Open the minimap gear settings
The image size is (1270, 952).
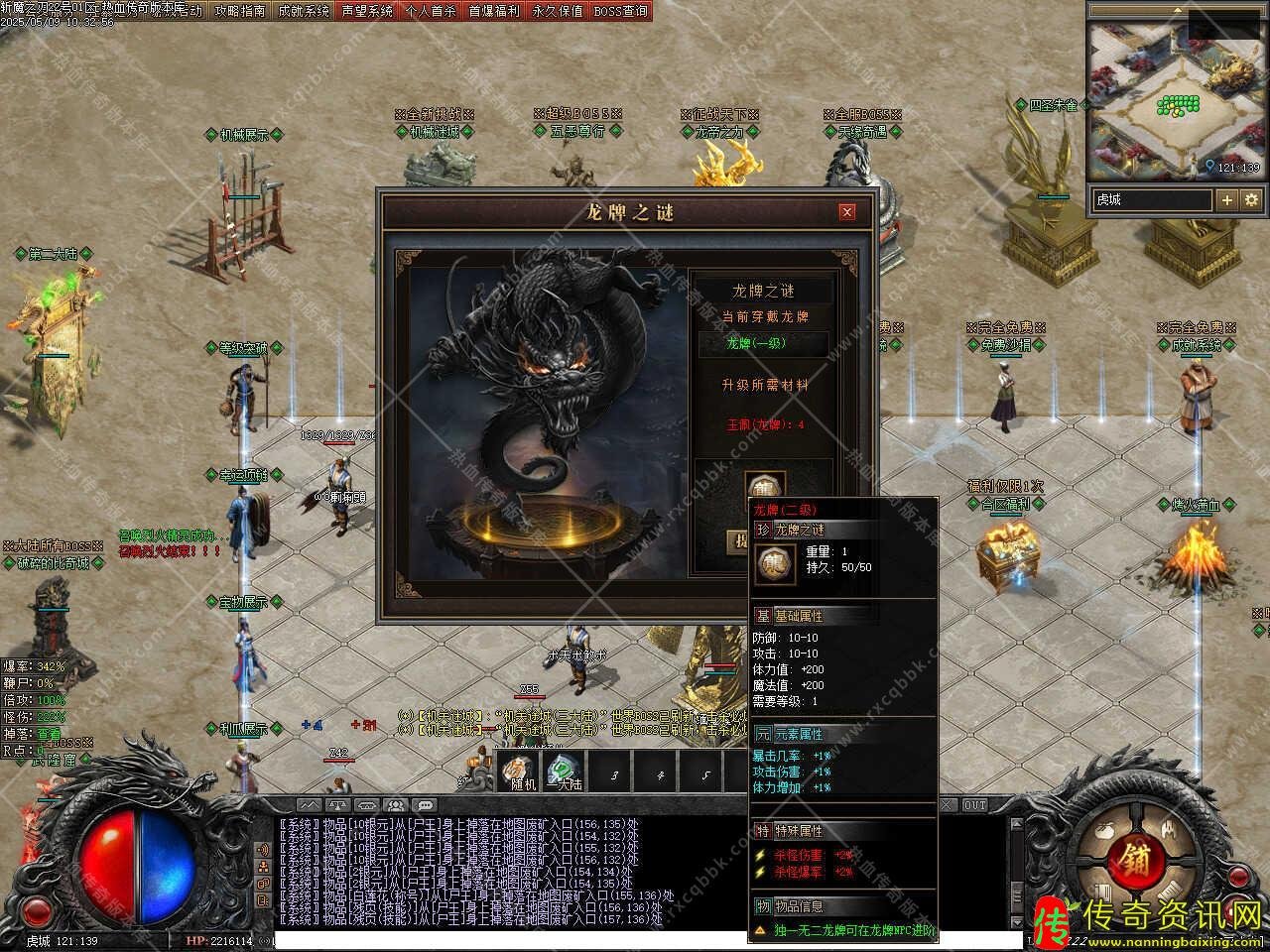(1251, 200)
